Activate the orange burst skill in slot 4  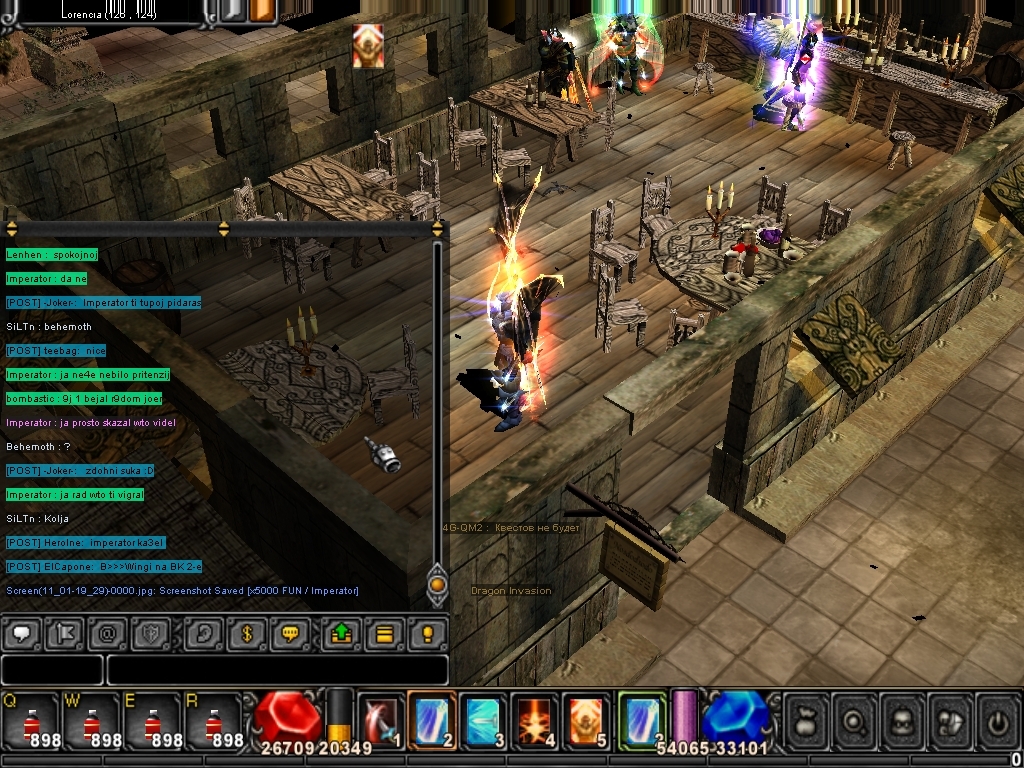pyautogui.click(x=535, y=720)
